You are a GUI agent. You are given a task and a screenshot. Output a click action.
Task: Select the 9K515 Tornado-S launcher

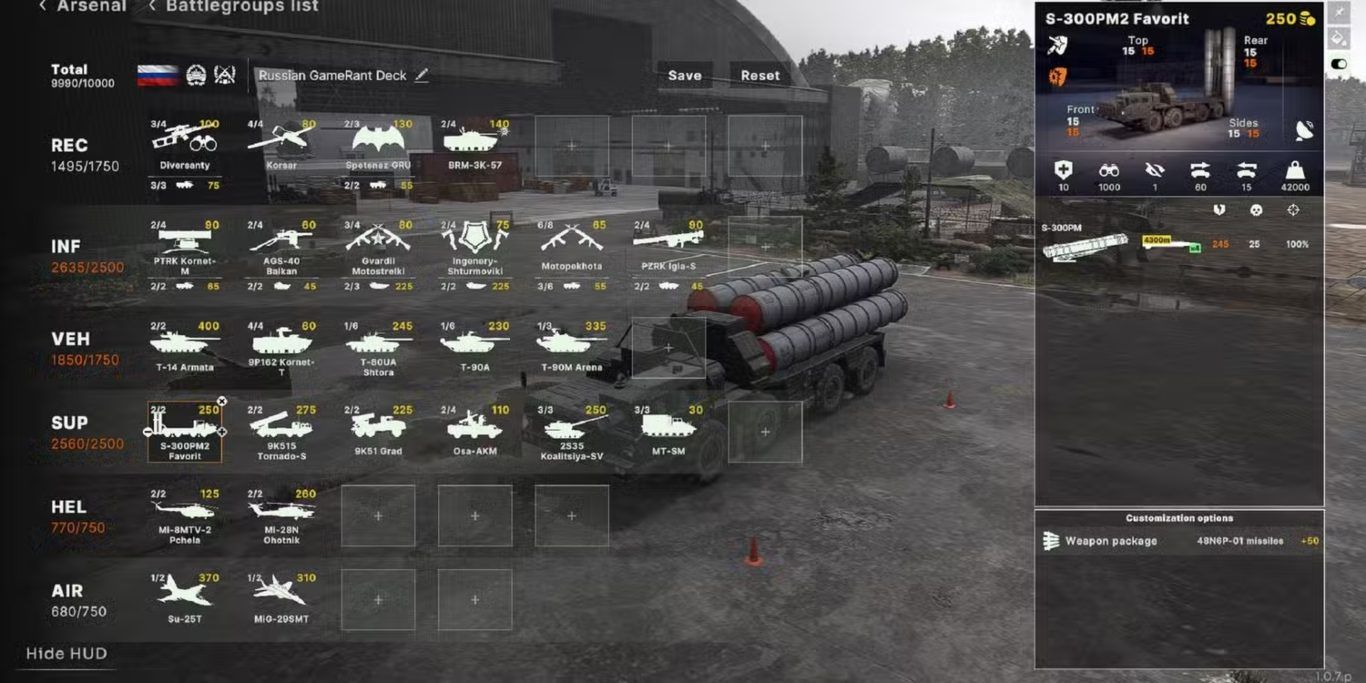coord(281,430)
